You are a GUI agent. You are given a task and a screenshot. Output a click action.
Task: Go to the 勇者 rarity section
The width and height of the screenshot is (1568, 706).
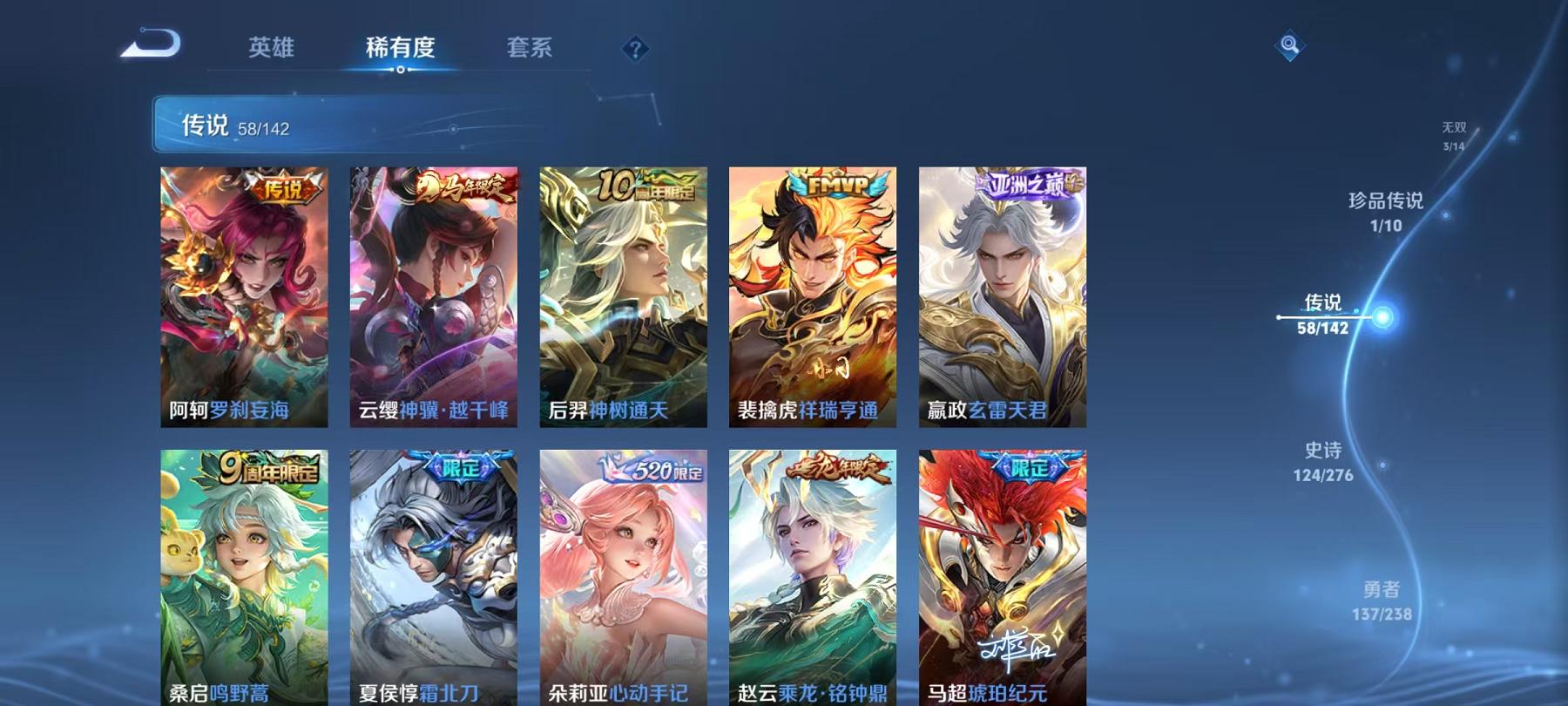1381,591
